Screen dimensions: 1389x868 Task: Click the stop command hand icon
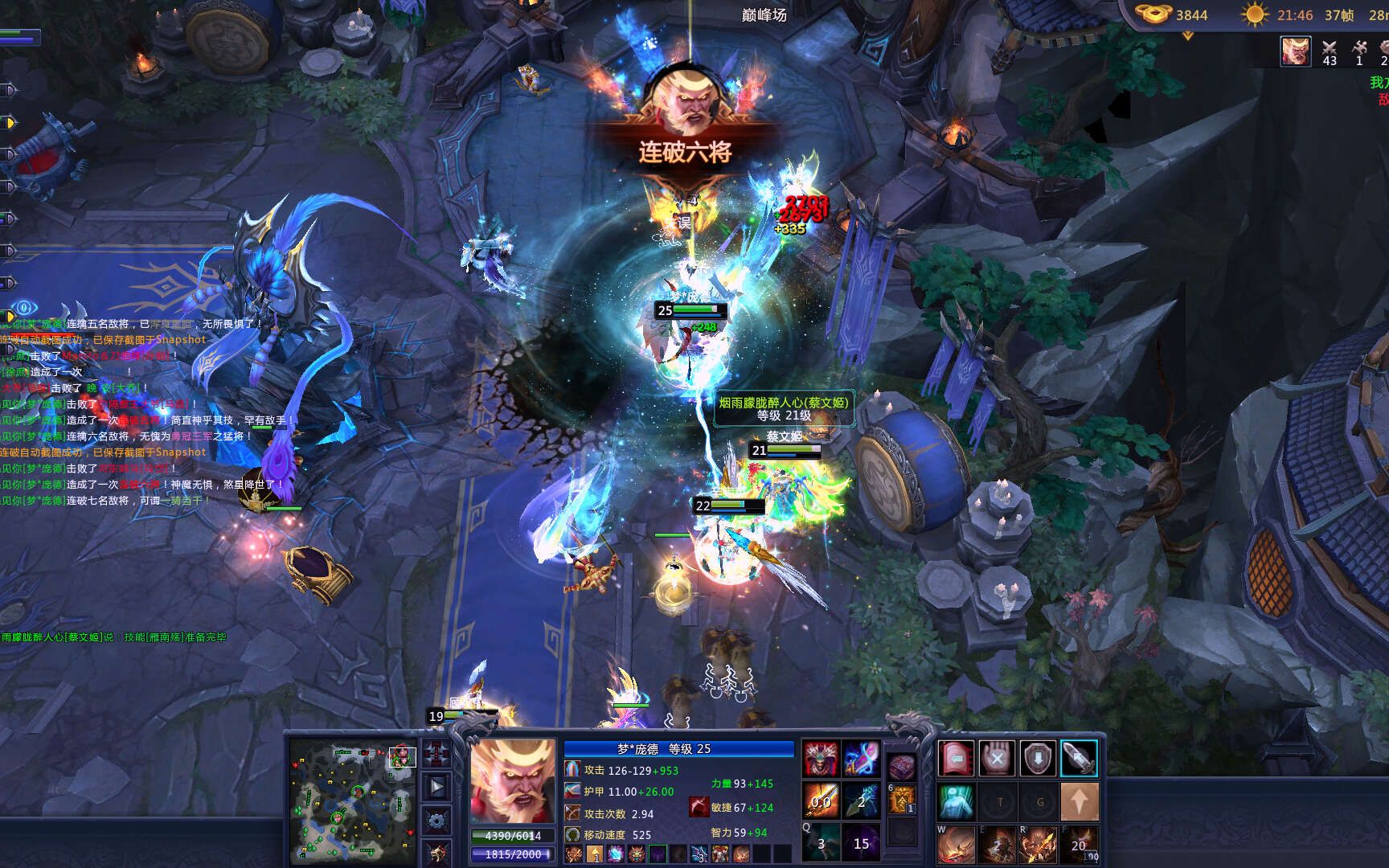click(x=997, y=759)
